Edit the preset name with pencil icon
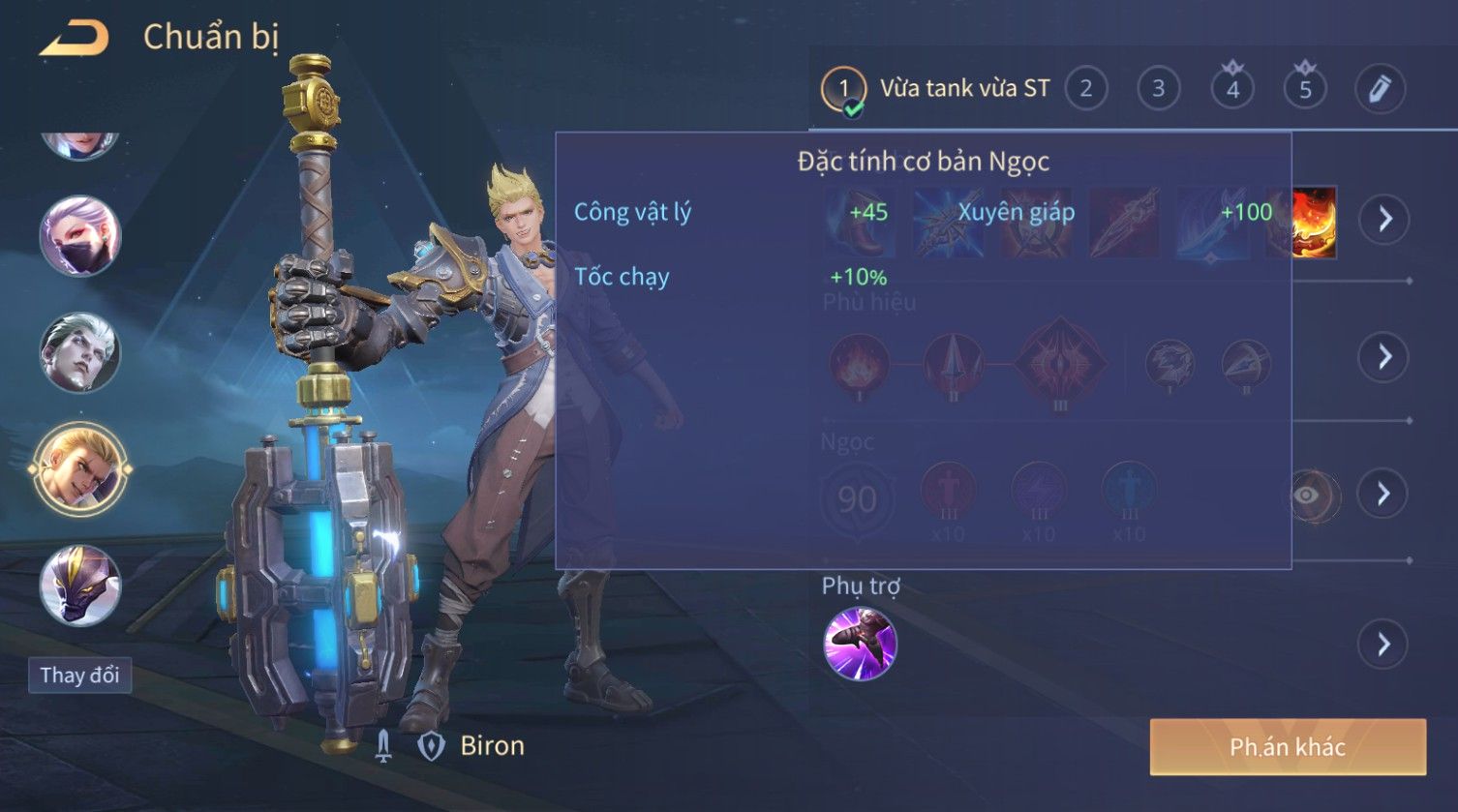This screenshot has height=812, width=1458. [x=1380, y=89]
